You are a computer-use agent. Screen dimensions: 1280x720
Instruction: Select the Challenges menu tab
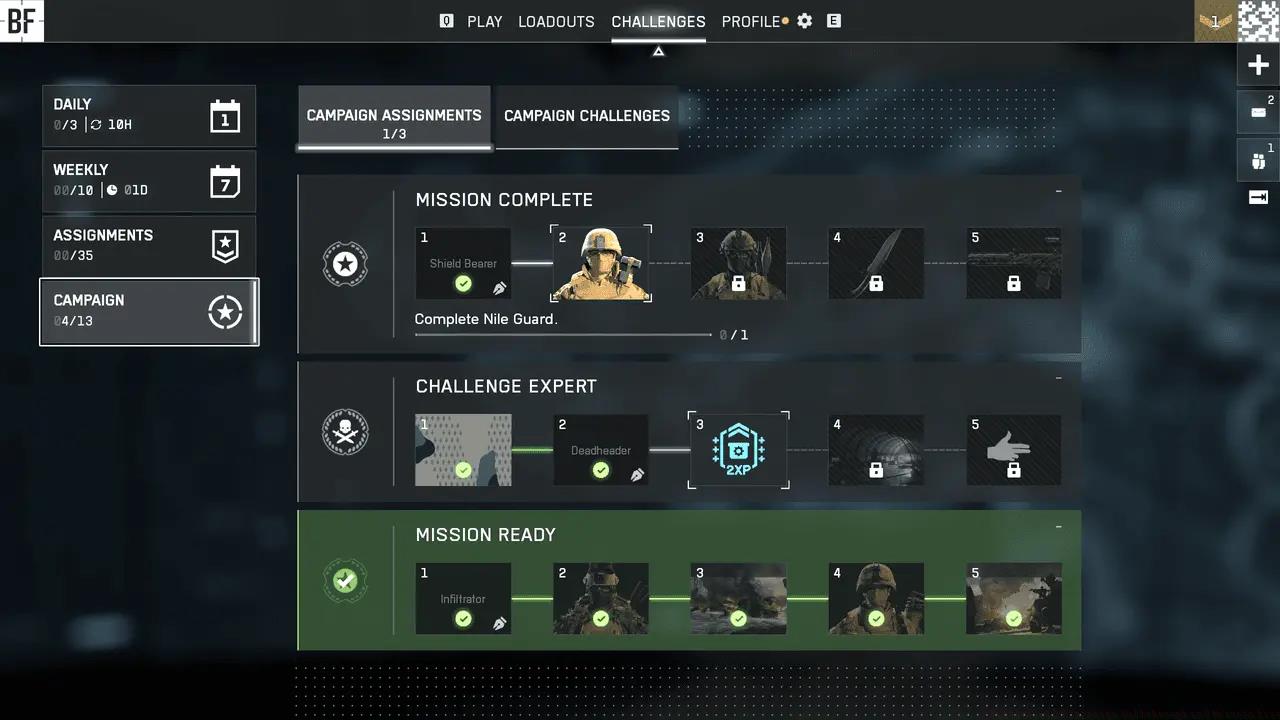(658, 21)
